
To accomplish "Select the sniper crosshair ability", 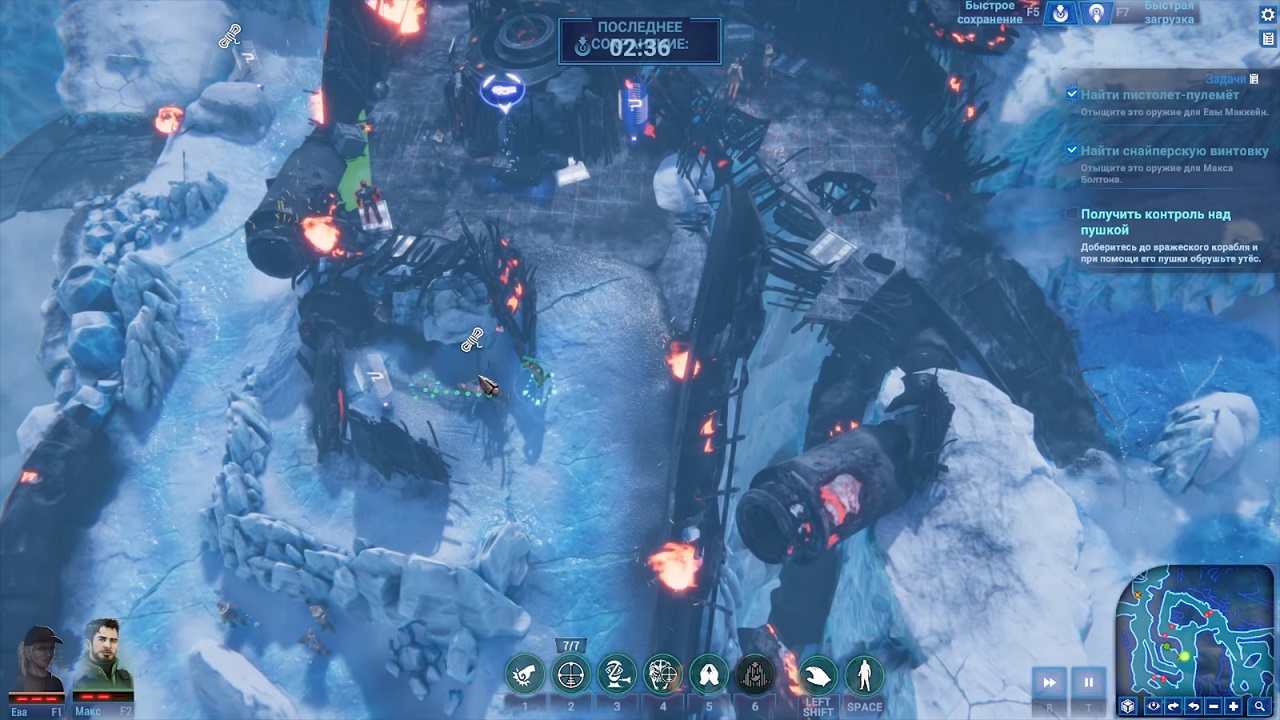I will point(571,676).
